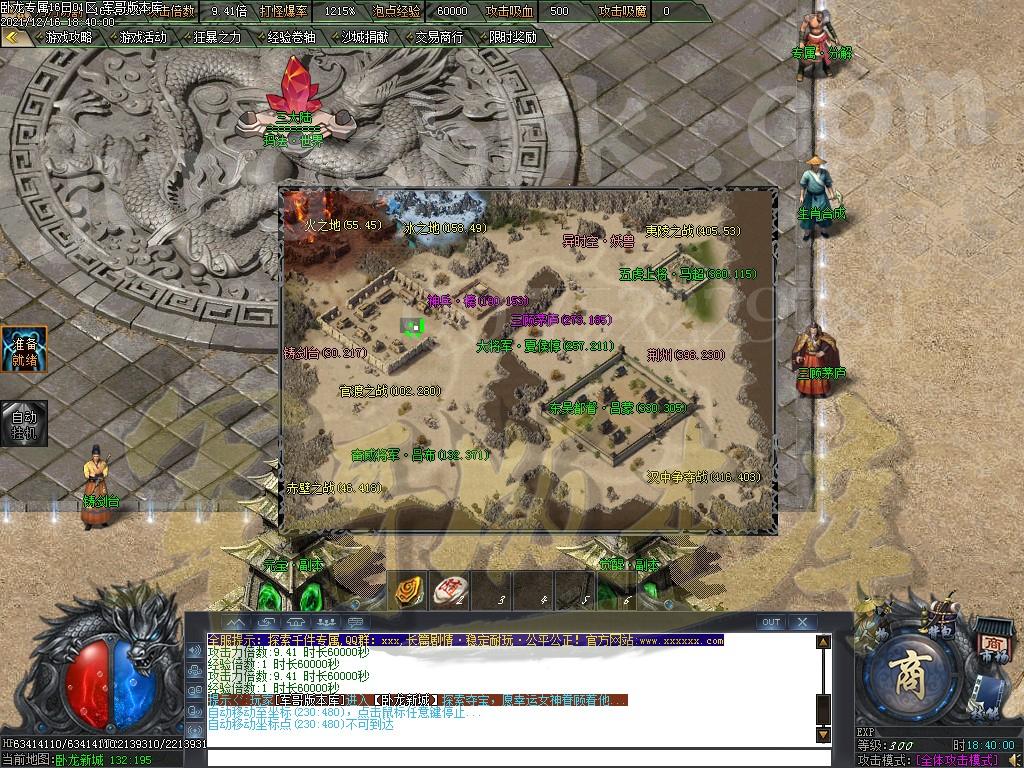
Task: Use the red-and-white stone hotbar item
Action: click(x=451, y=590)
